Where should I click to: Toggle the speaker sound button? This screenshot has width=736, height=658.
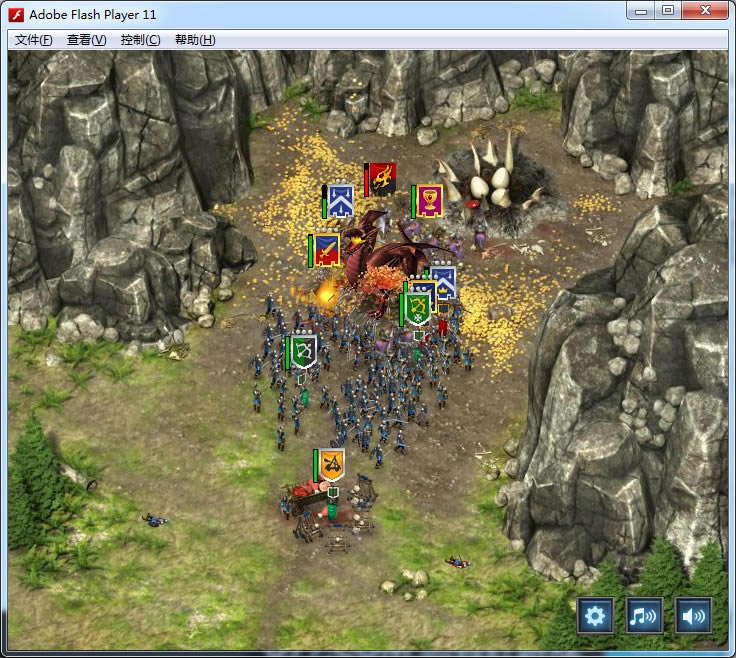click(x=693, y=615)
